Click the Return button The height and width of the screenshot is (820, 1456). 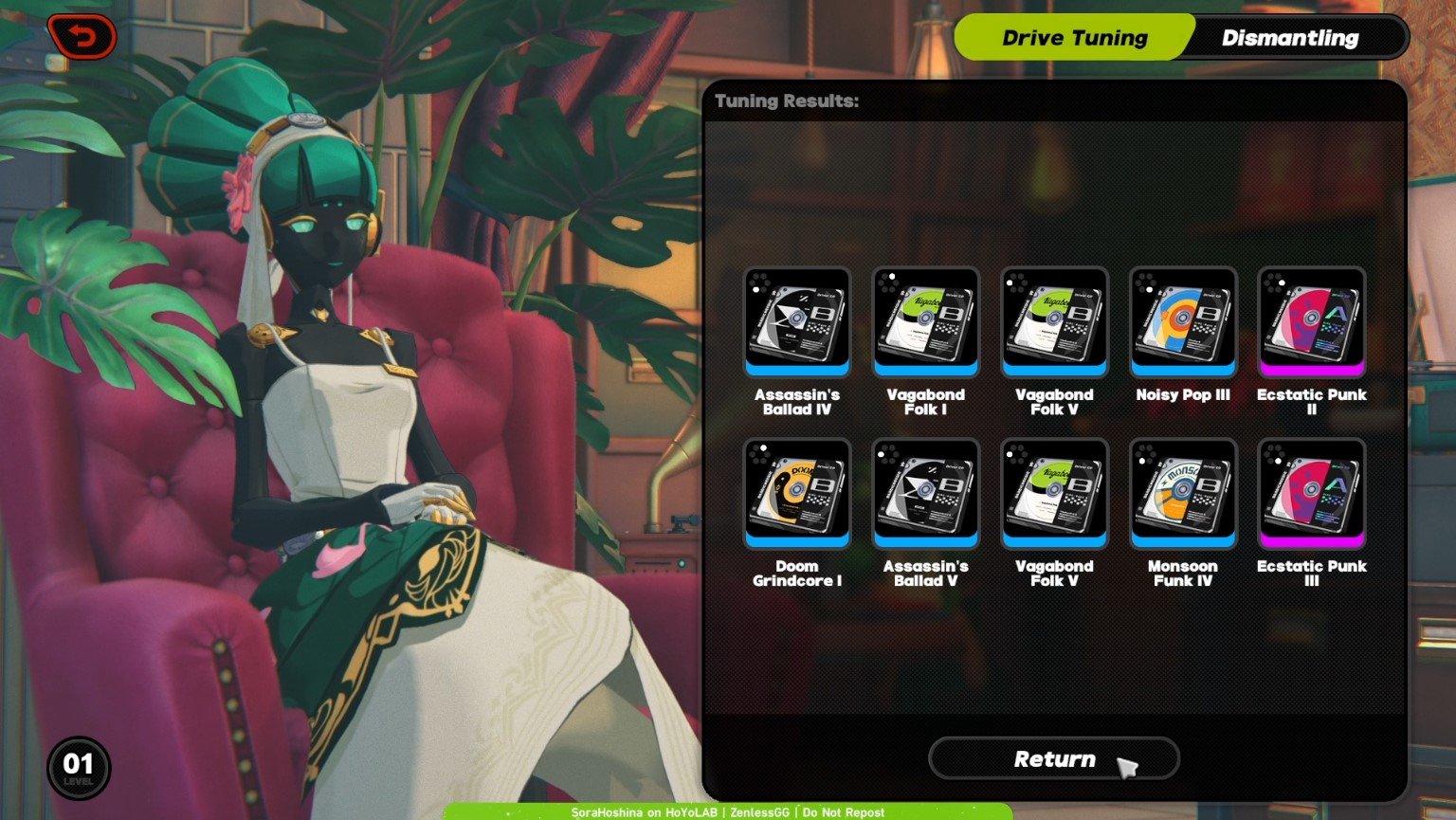[x=1054, y=759]
